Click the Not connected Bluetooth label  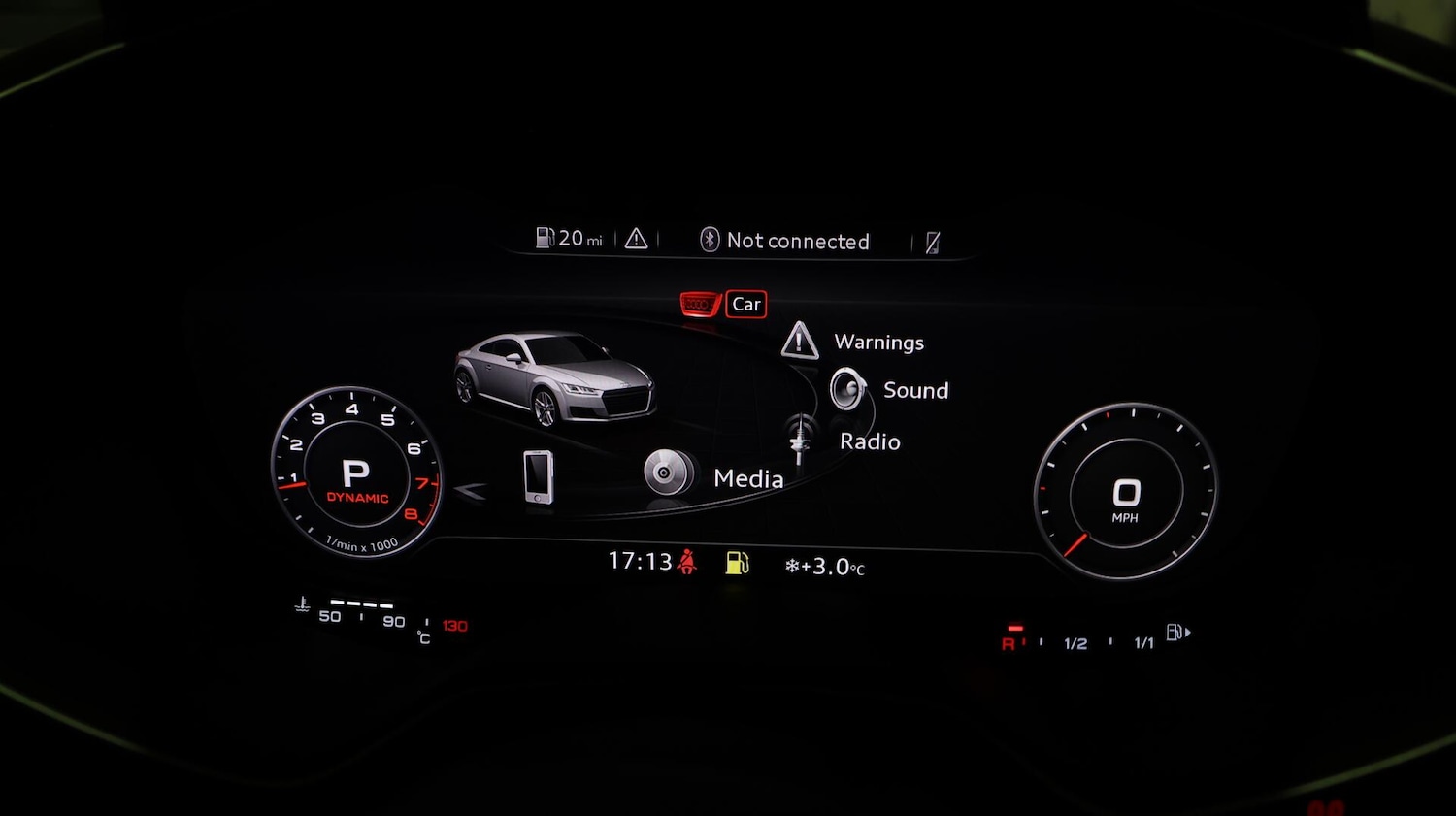[798, 241]
